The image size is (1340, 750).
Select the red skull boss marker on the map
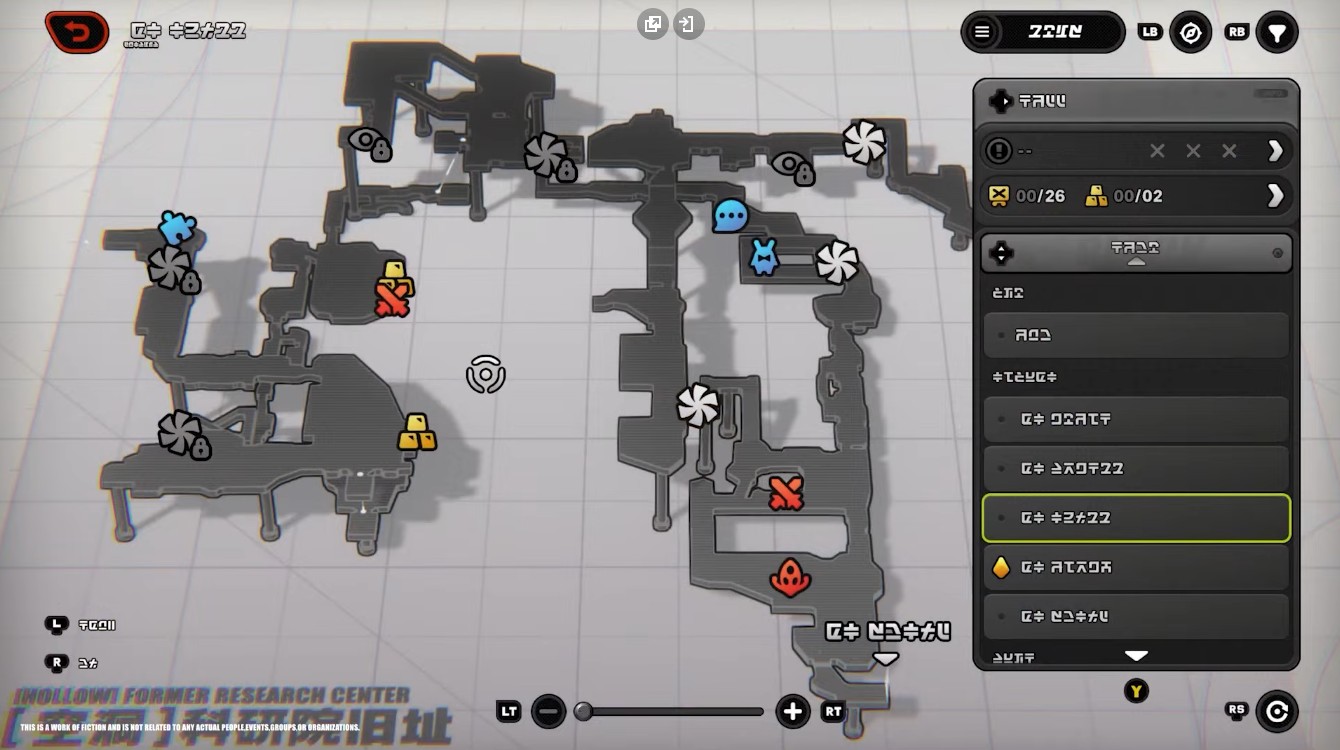(x=790, y=578)
